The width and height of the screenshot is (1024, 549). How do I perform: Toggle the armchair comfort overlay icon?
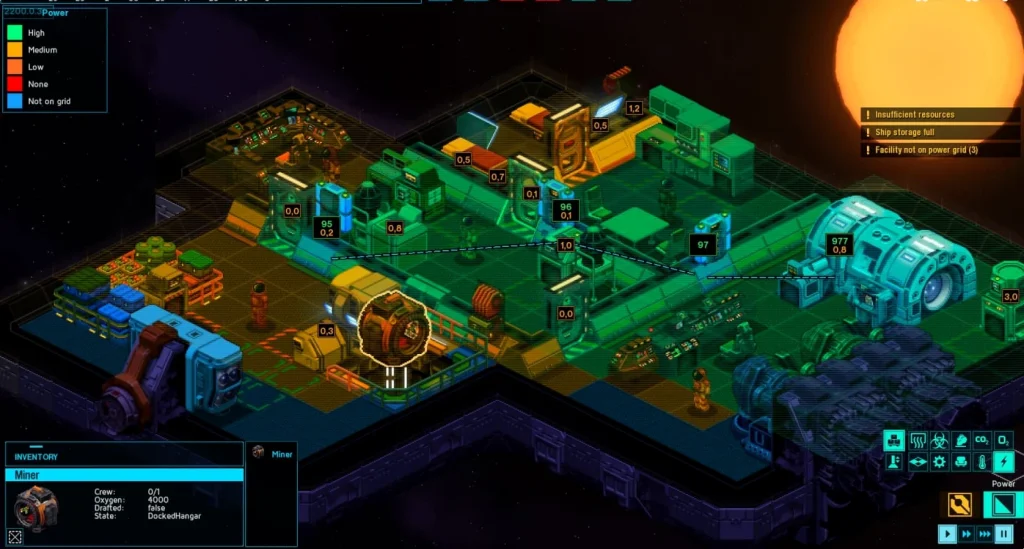click(960, 462)
